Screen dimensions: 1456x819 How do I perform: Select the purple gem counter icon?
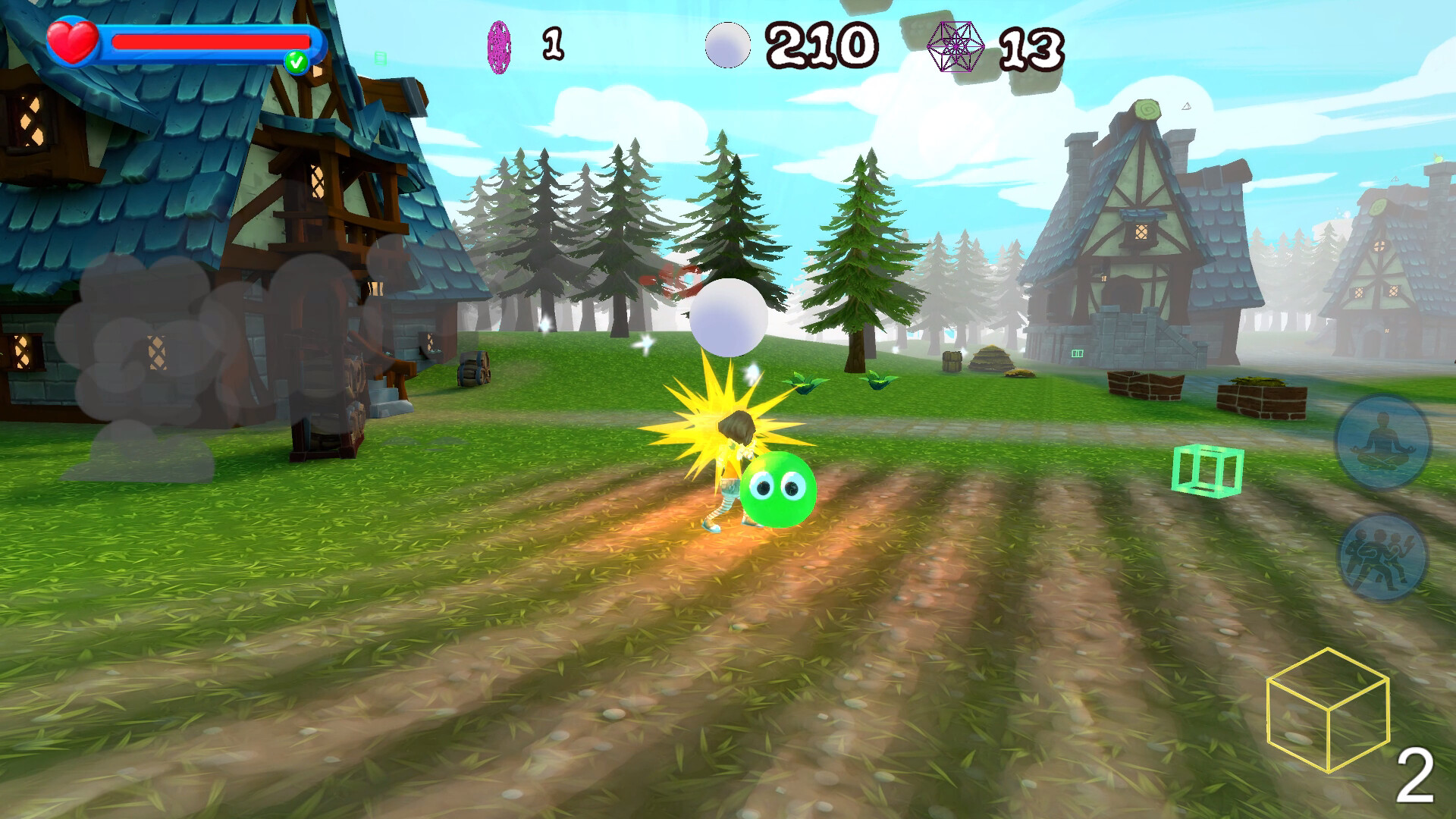[x=497, y=45]
